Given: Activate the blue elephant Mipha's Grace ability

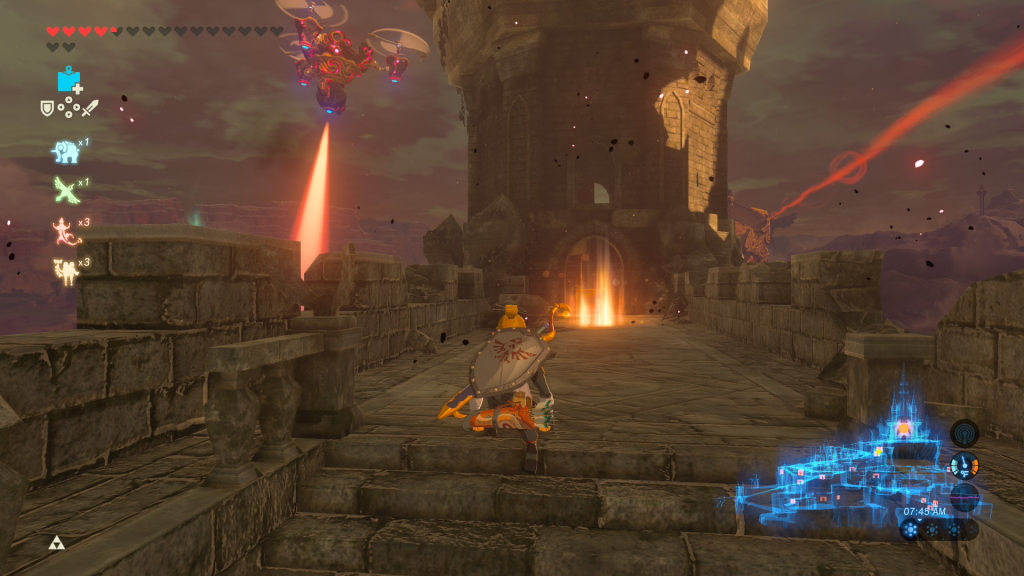Looking at the screenshot, I should click(x=66, y=151).
